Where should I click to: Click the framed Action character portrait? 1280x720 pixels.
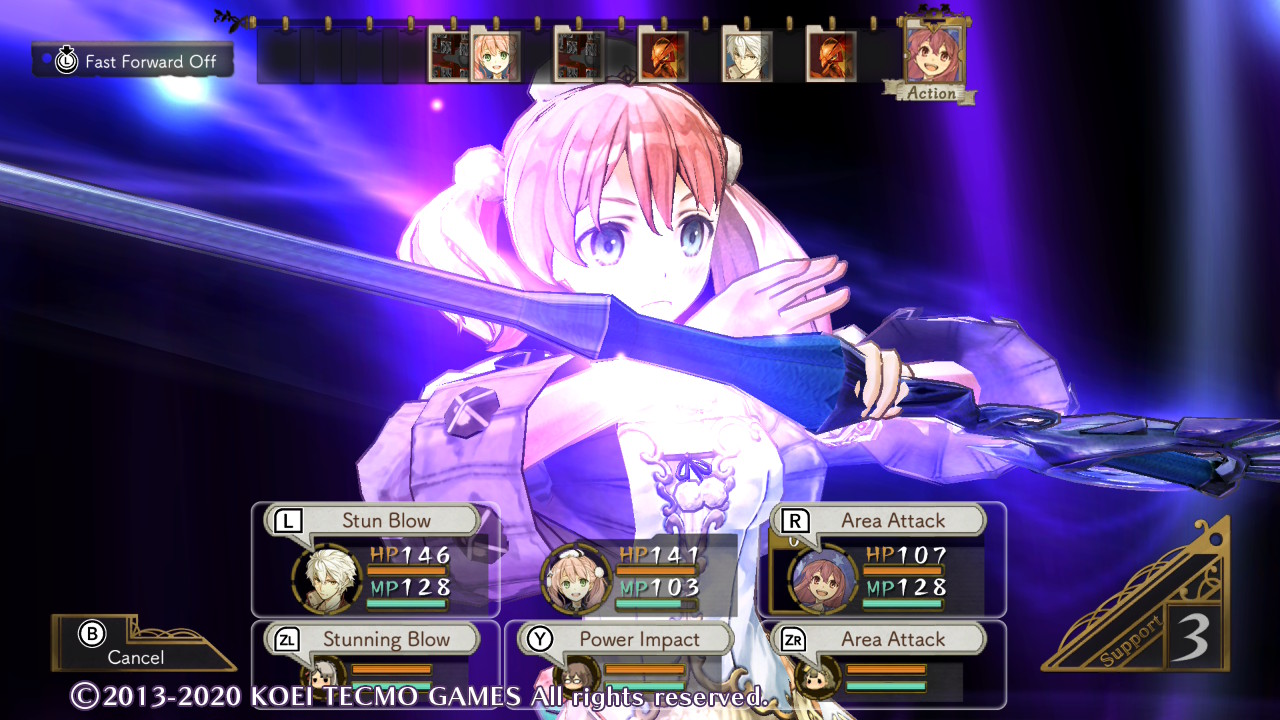click(933, 54)
